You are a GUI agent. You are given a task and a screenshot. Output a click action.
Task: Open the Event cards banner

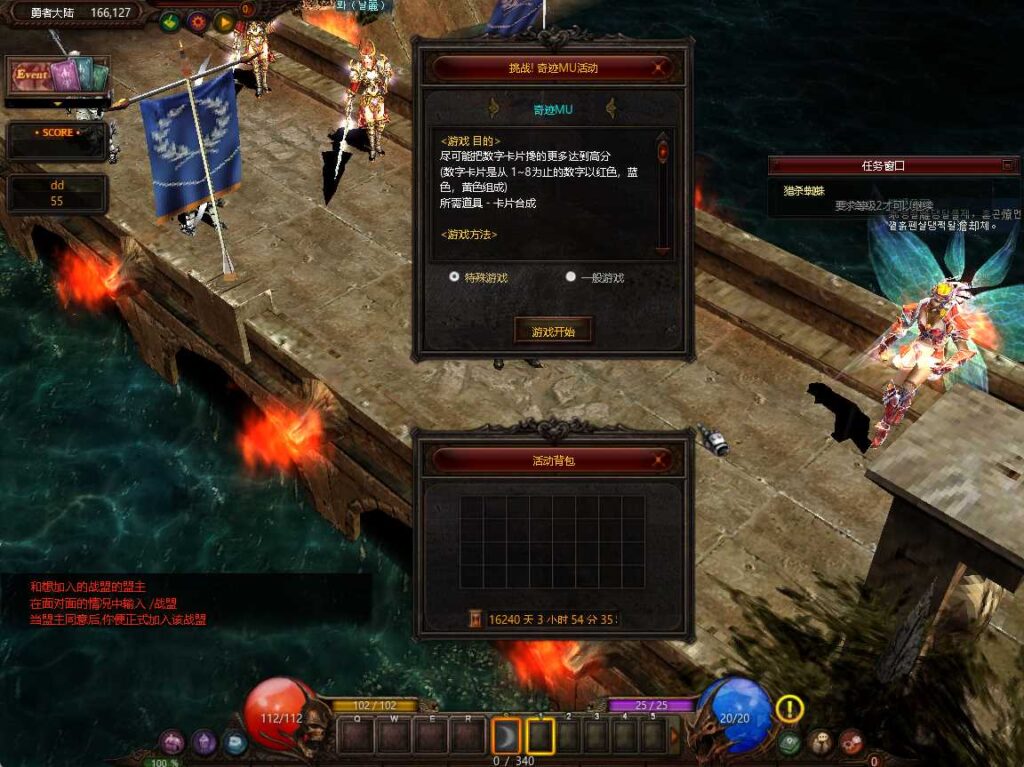click(57, 77)
